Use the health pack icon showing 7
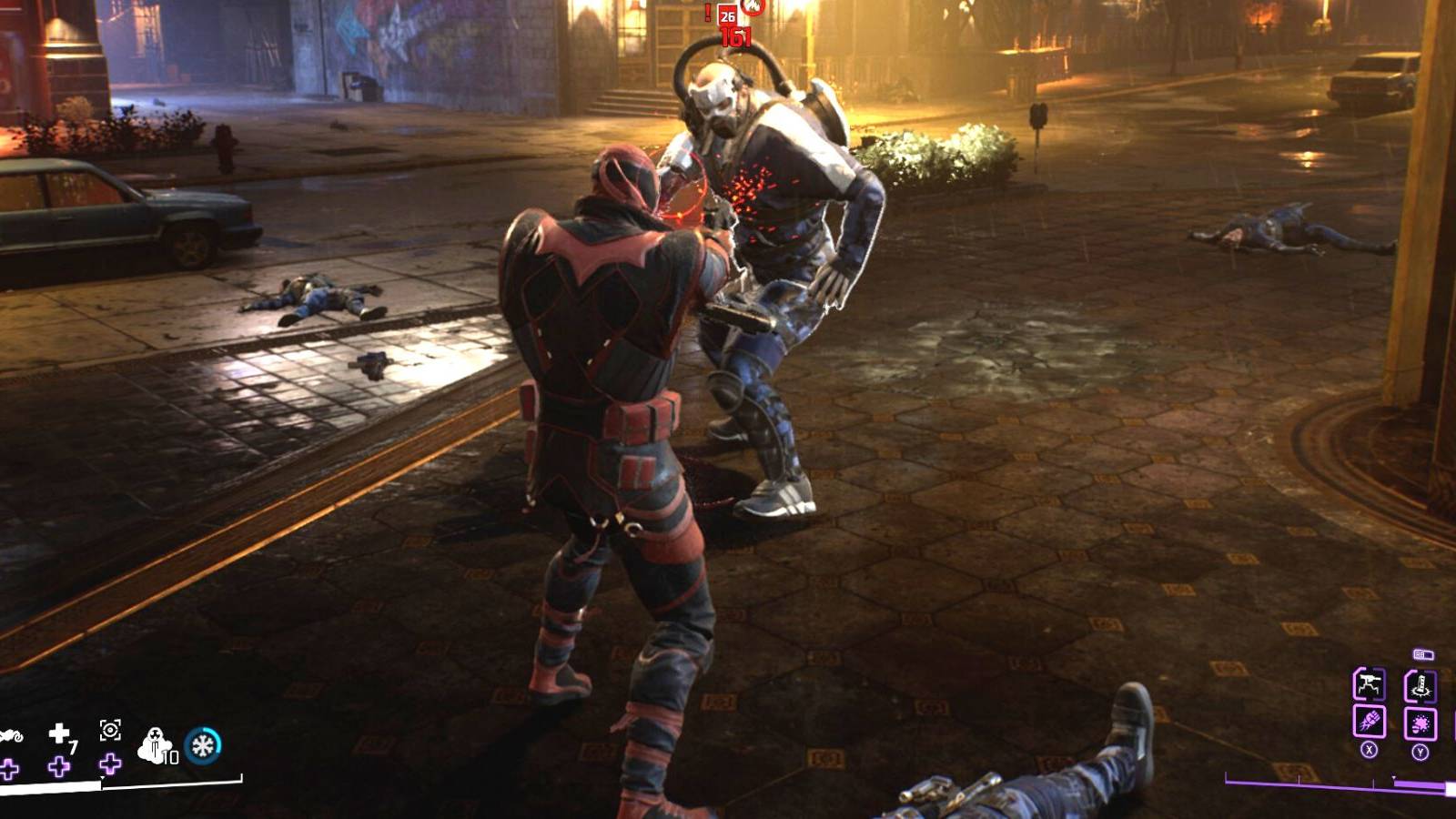The height and width of the screenshot is (819, 1456). tap(60, 732)
